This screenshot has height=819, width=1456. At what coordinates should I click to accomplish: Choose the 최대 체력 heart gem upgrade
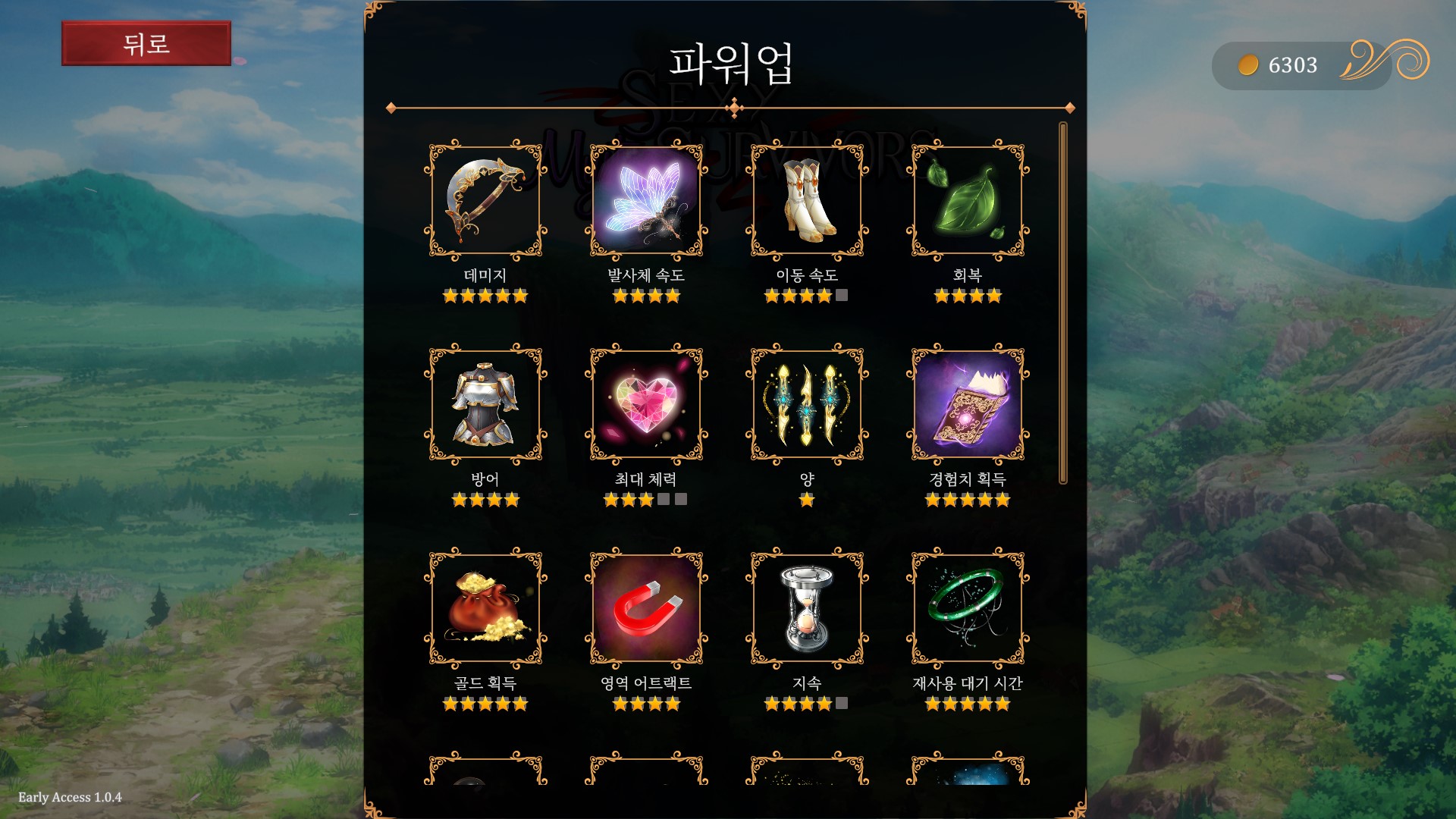click(x=646, y=404)
